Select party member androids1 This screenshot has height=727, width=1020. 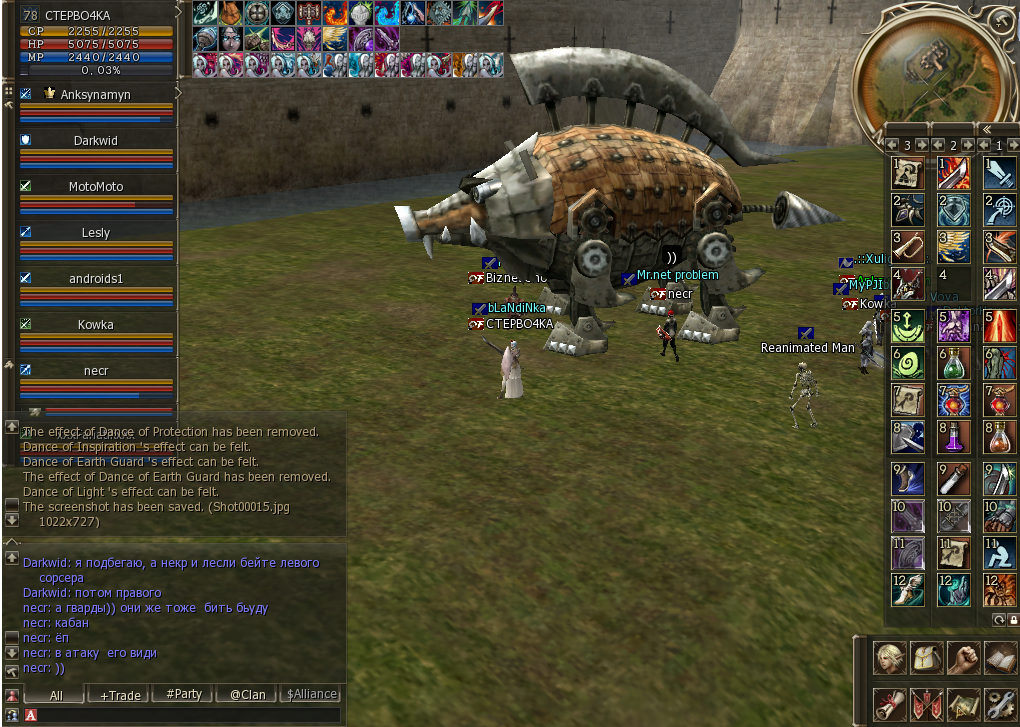click(x=96, y=279)
